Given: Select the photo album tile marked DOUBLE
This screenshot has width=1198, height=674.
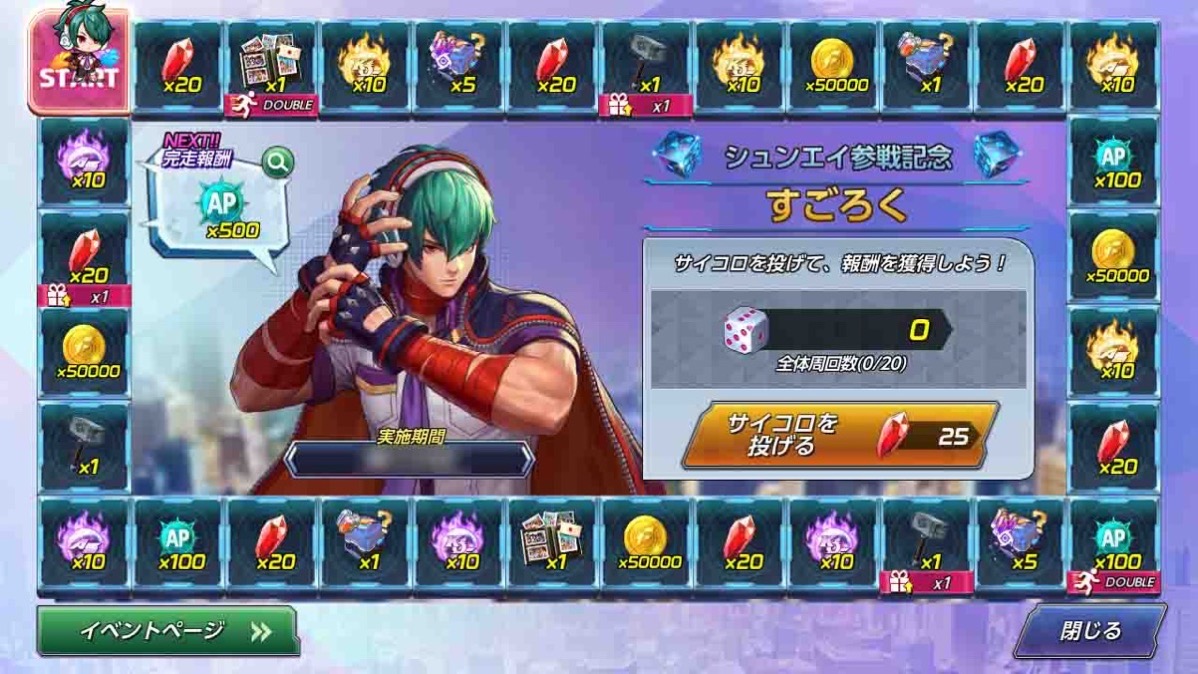Looking at the screenshot, I should pos(272,68).
